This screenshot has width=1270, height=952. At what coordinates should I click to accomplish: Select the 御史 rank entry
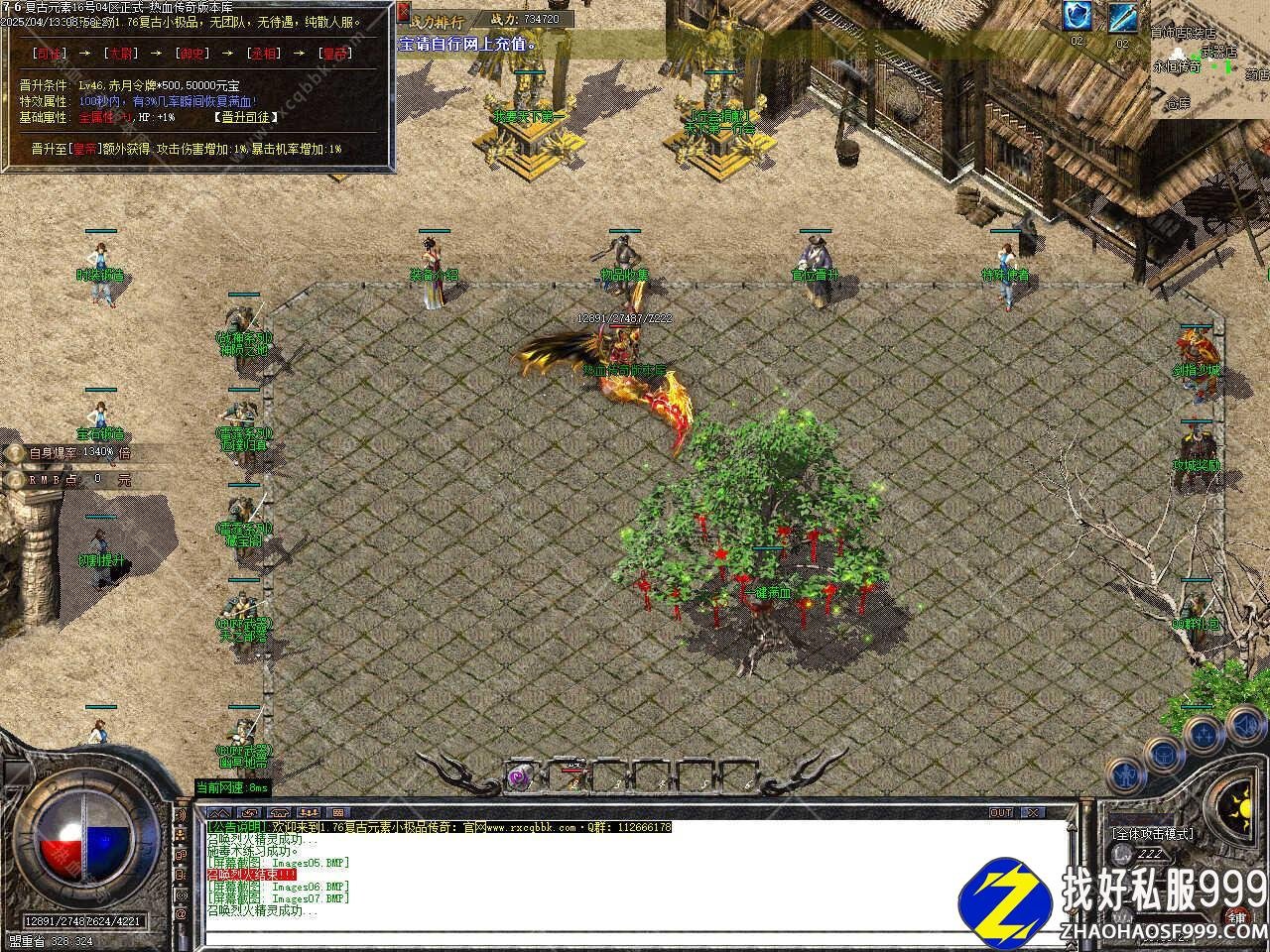[192, 53]
